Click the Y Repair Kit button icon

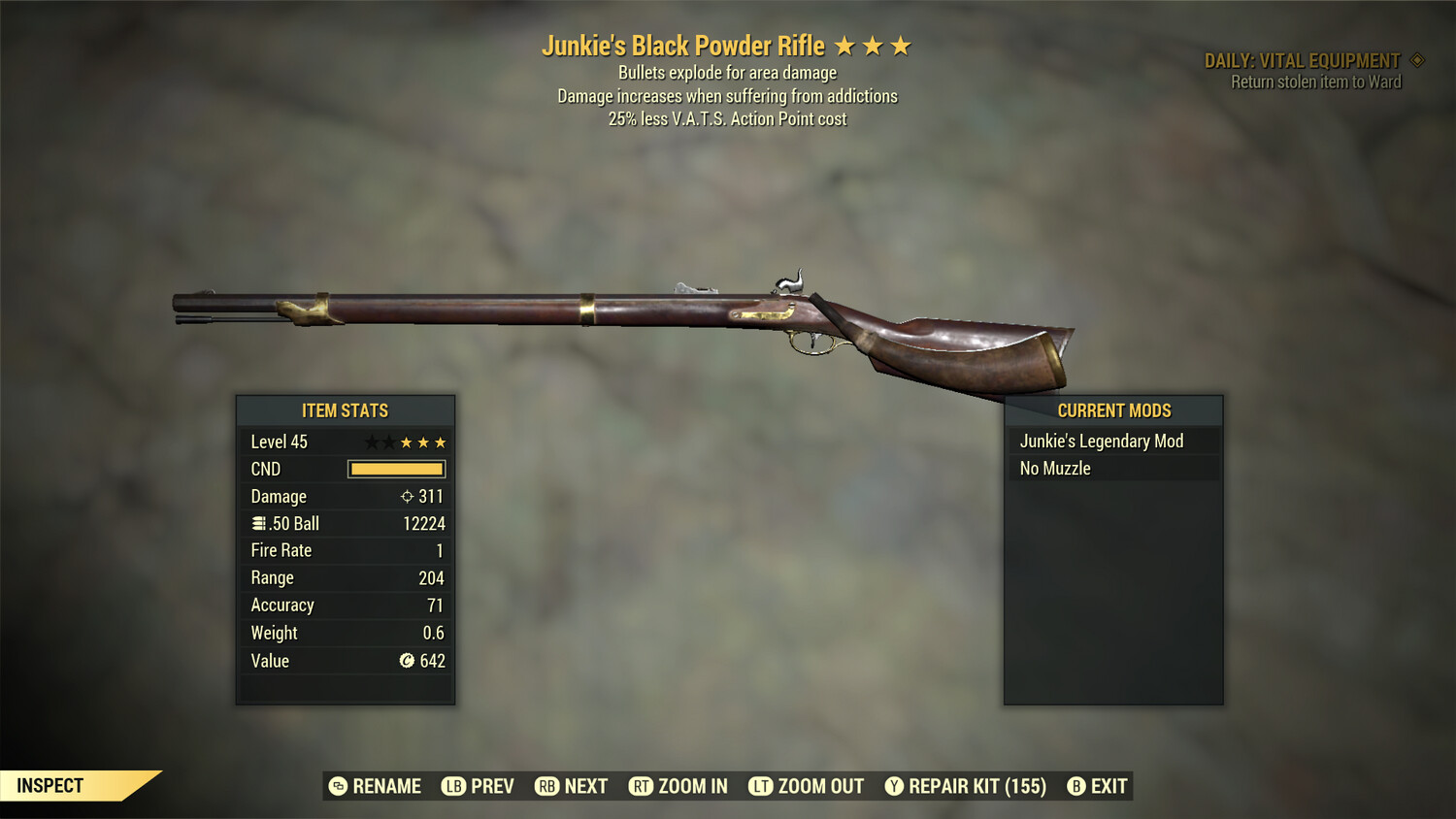tap(894, 786)
